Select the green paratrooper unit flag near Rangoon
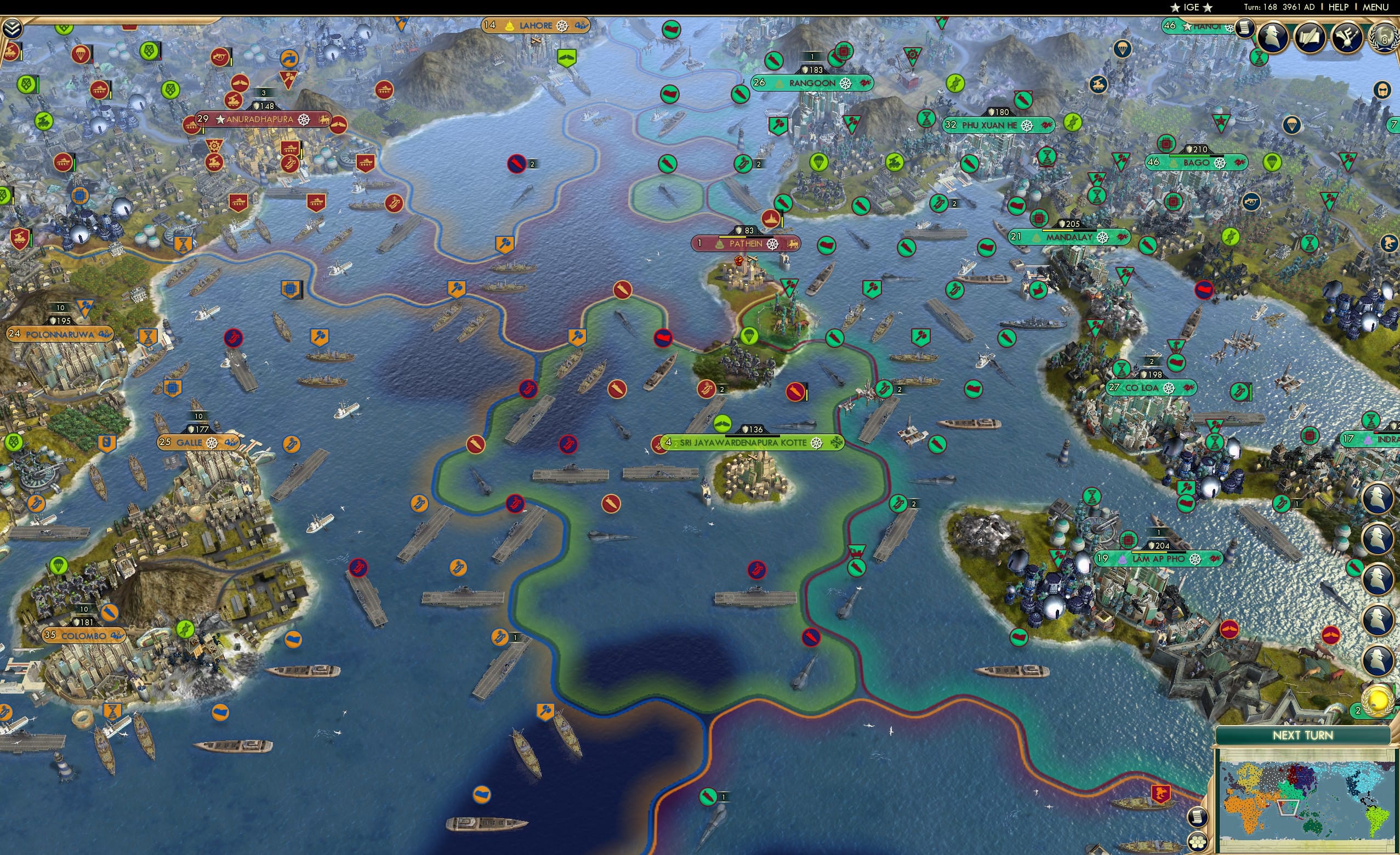1400x855 pixels. (x=819, y=163)
